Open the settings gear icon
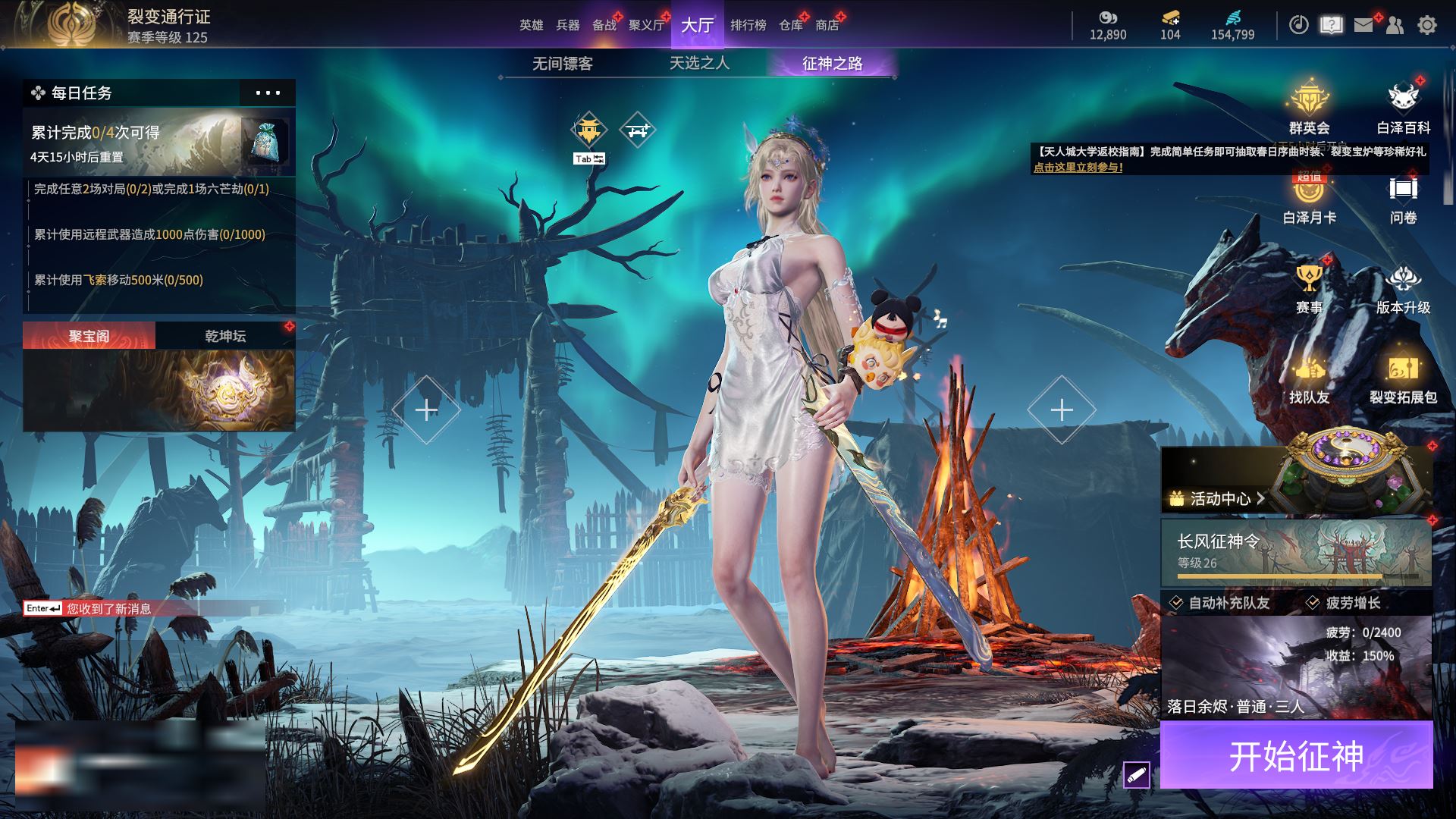This screenshot has height=819, width=1456. pyautogui.click(x=1426, y=25)
